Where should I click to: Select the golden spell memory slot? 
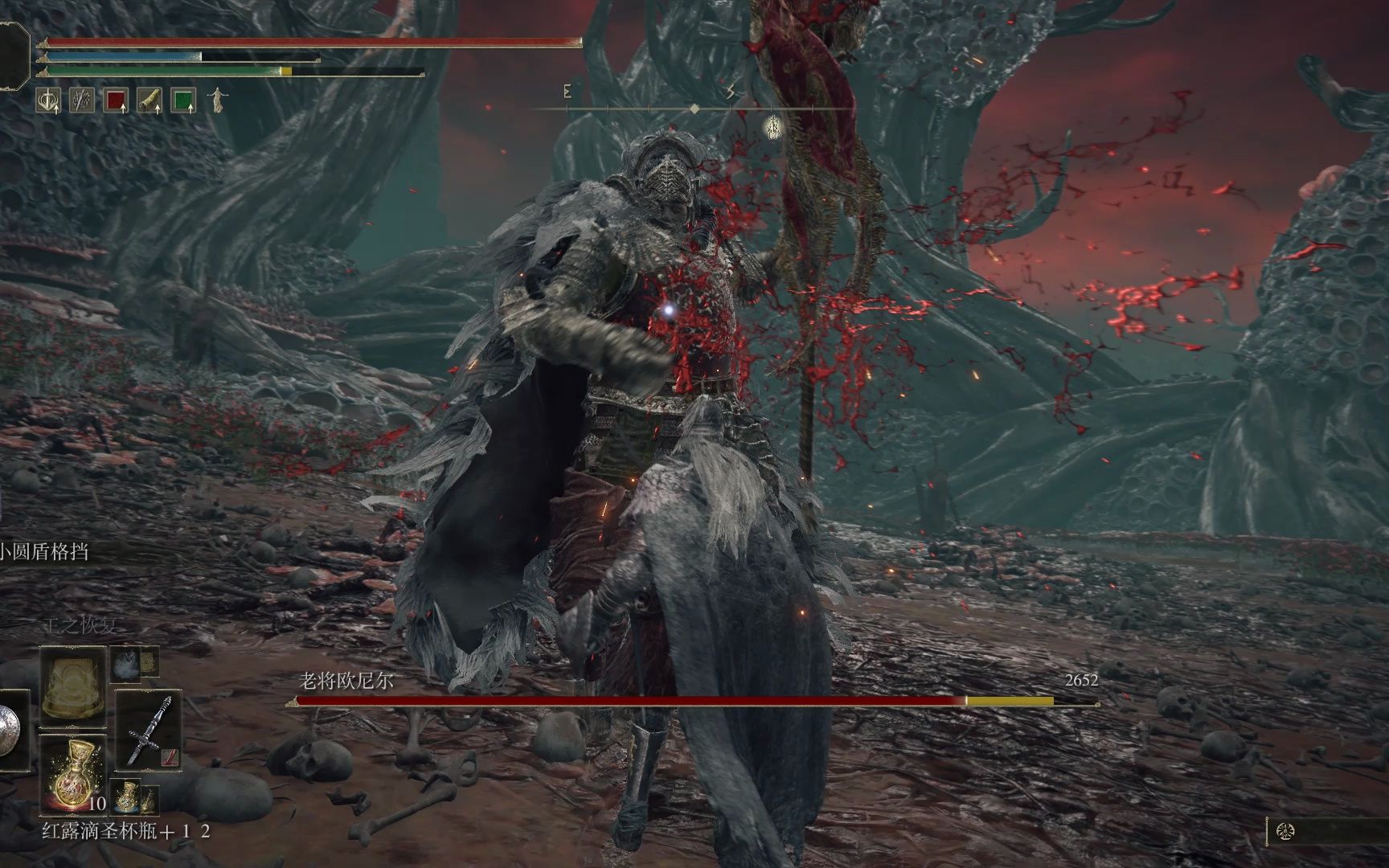pos(74,683)
